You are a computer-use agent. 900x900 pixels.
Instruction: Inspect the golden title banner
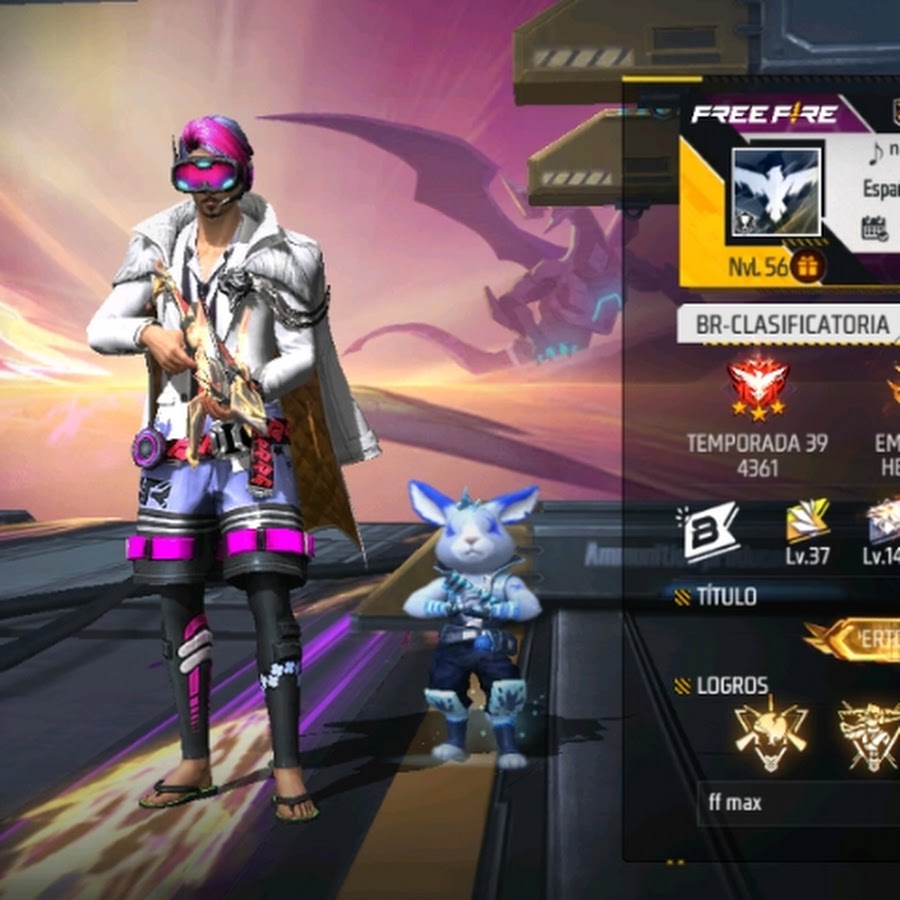click(855, 640)
